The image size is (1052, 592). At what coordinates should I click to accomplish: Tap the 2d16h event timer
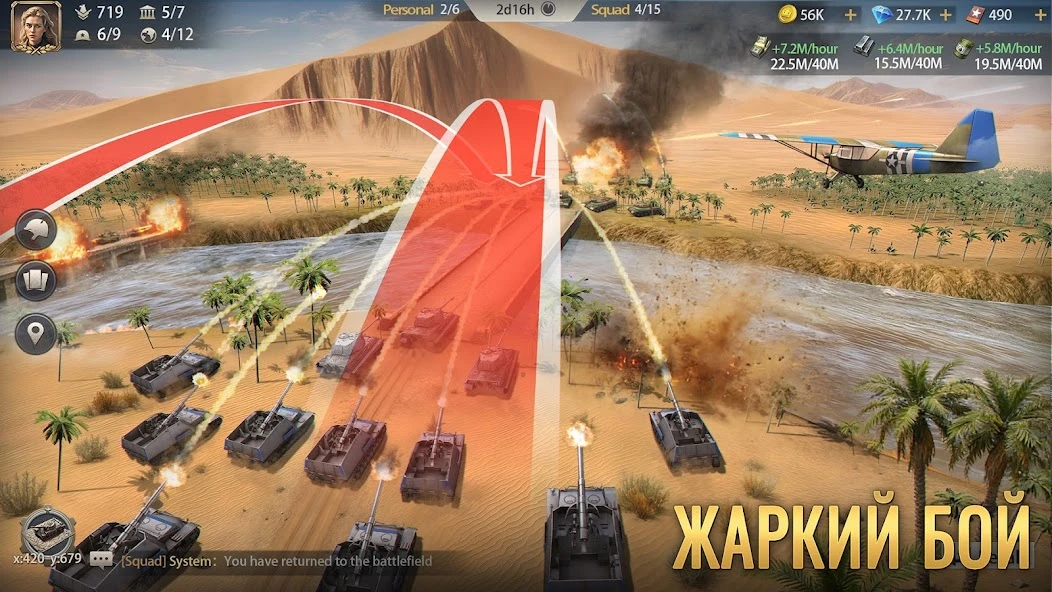point(525,10)
